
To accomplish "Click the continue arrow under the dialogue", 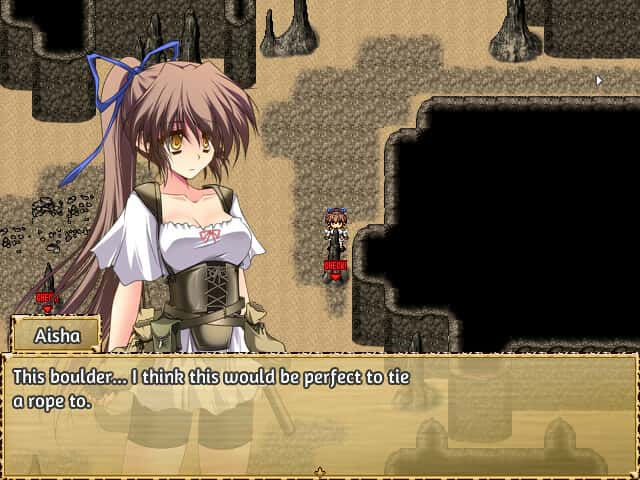I will (320, 471).
